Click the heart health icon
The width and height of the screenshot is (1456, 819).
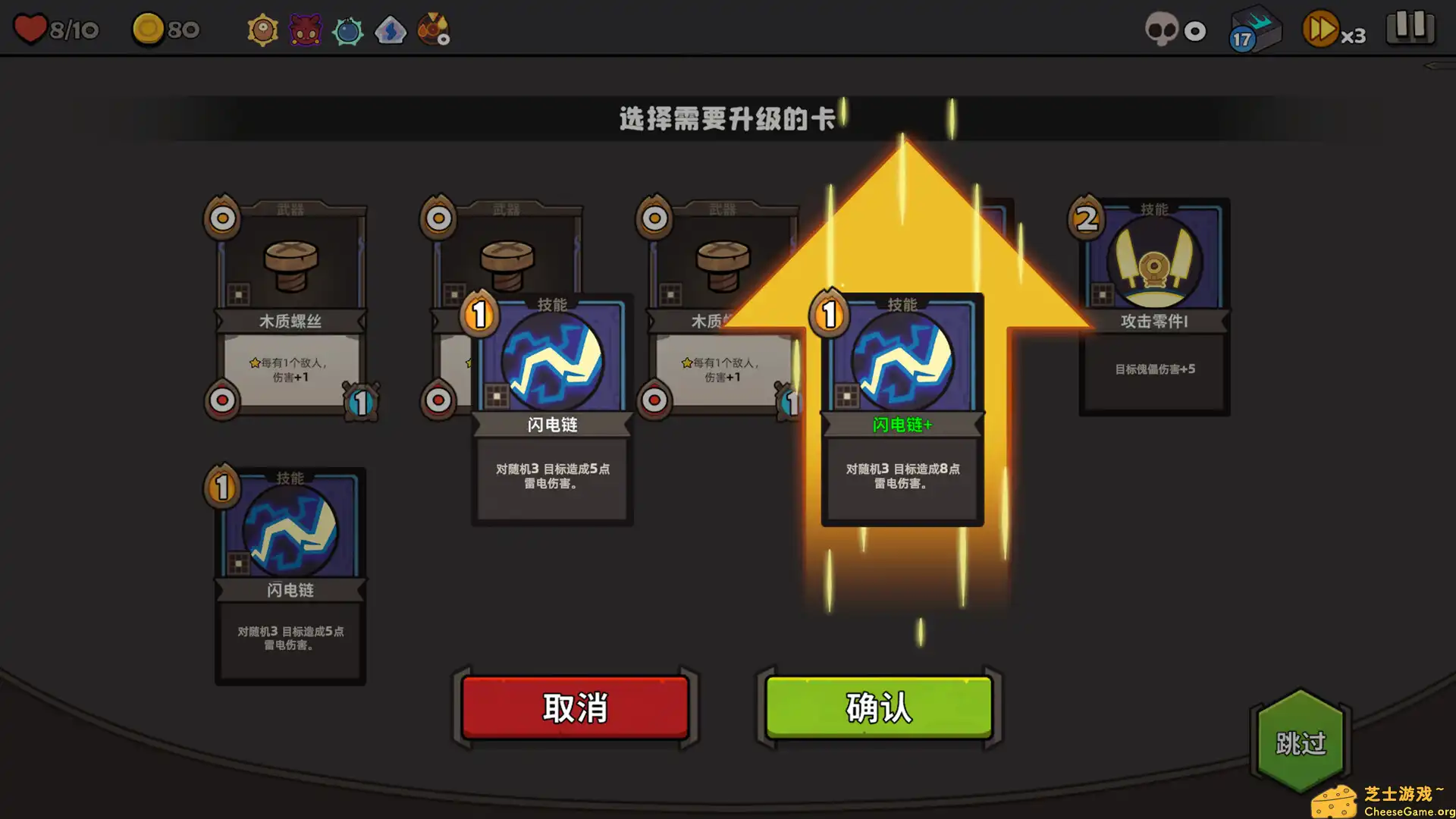point(30,29)
